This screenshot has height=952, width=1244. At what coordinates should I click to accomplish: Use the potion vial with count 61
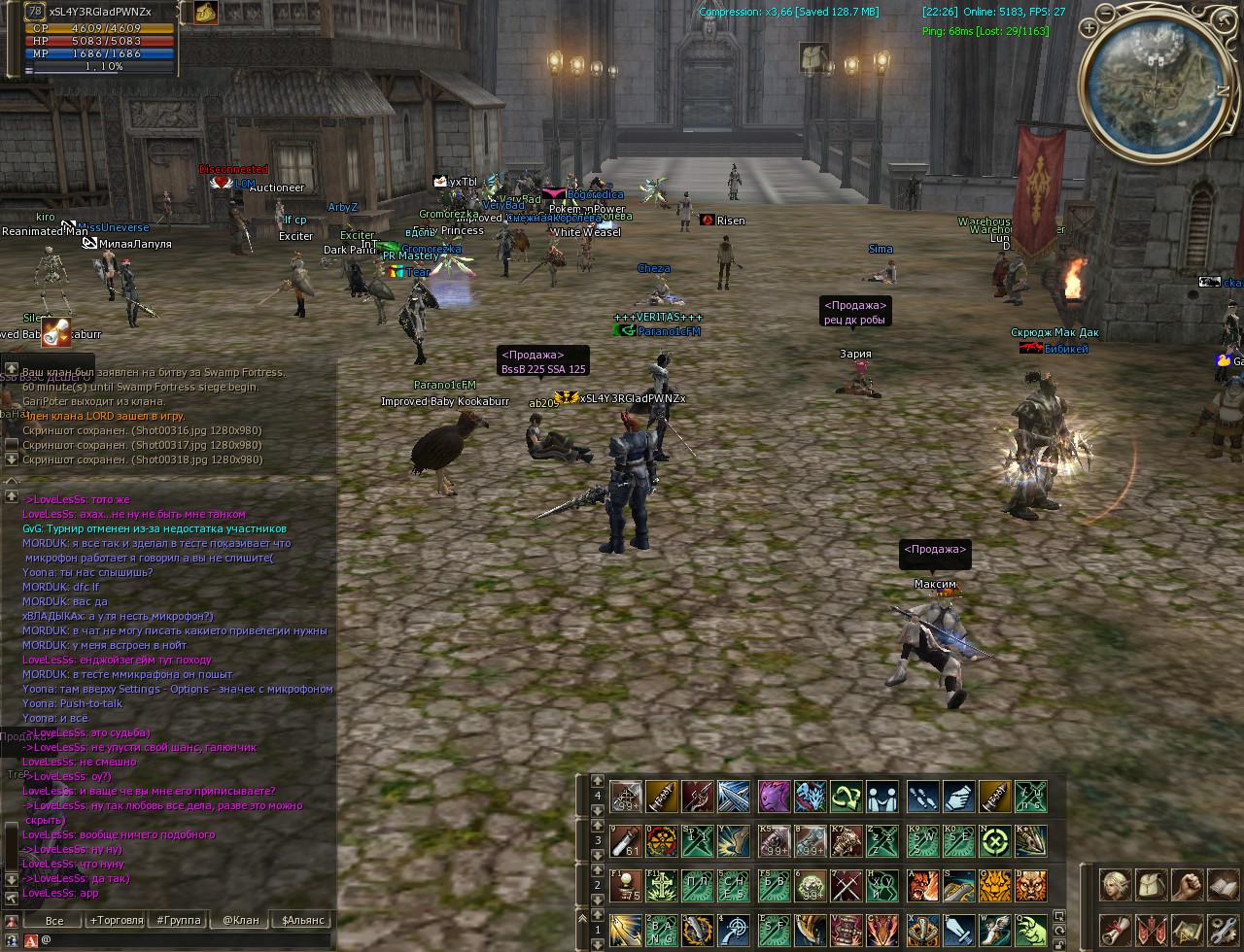click(625, 840)
